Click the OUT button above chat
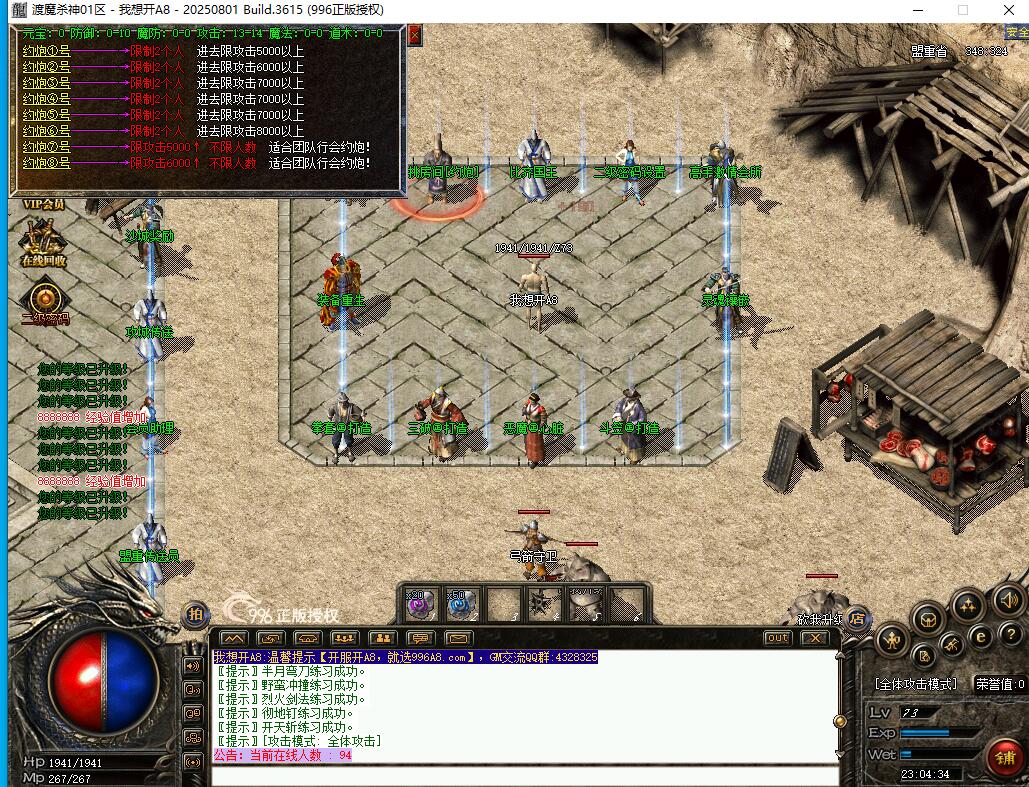The width and height of the screenshot is (1029, 787). tap(777, 638)
